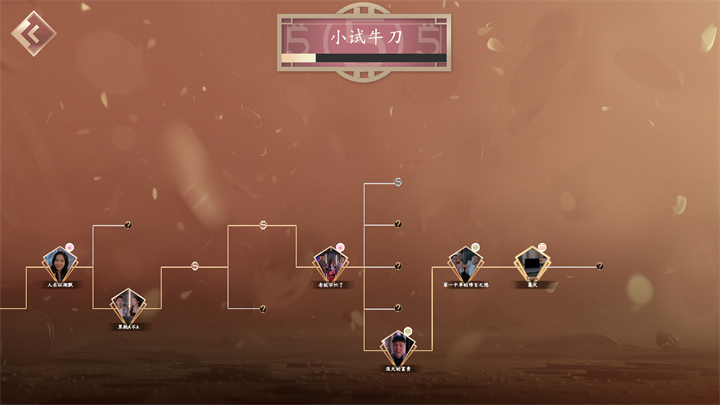Select the 老板不纠了 chapter node
Image resolution: width=720 pixels, height=405 pixels.
coord(330,266)
